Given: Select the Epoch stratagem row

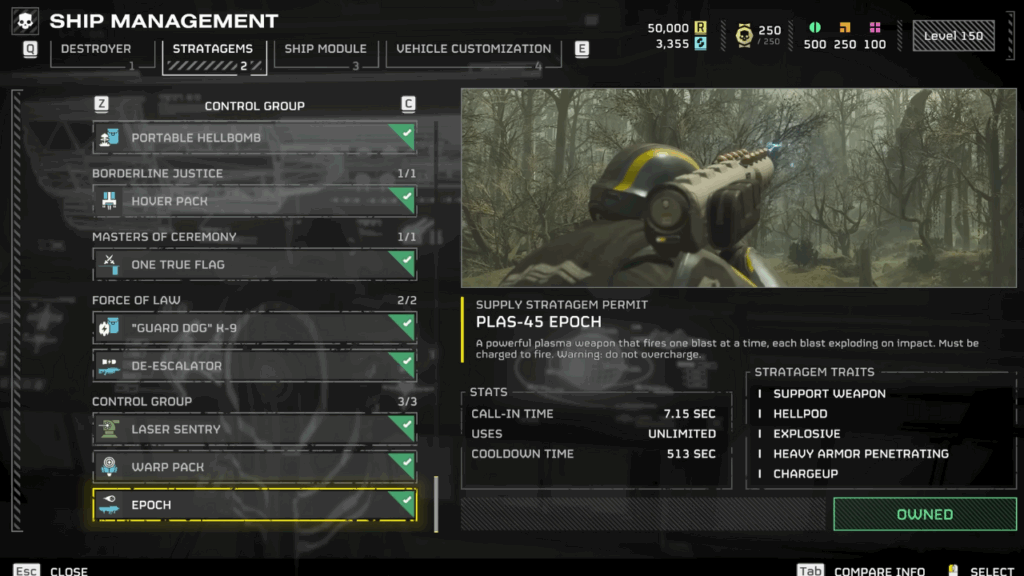Looking at the screenshot, I should (254, 505).
